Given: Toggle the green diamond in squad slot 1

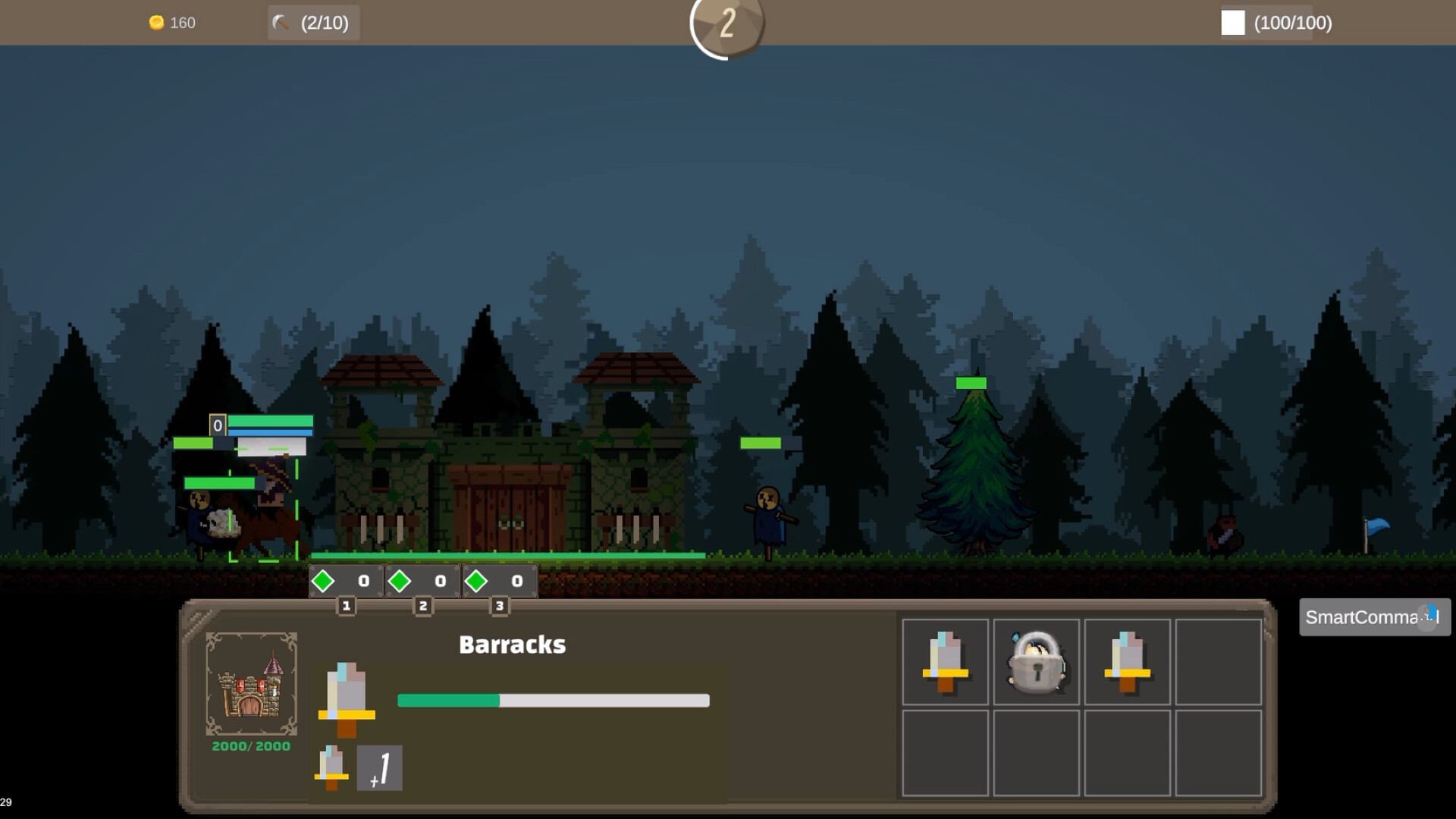Looking at the screenshot, I should click(x=324, y=581).
